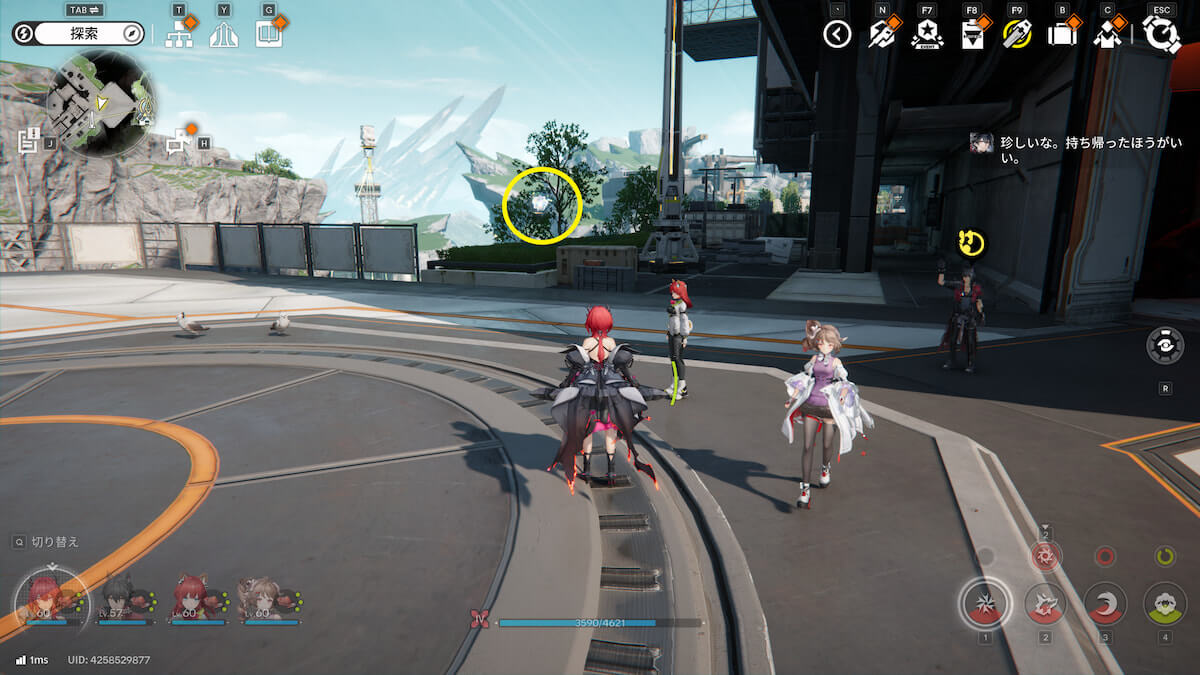
Task: Select the runway-shaped icon beside the tree icon
Action: [x=224, y=35]
